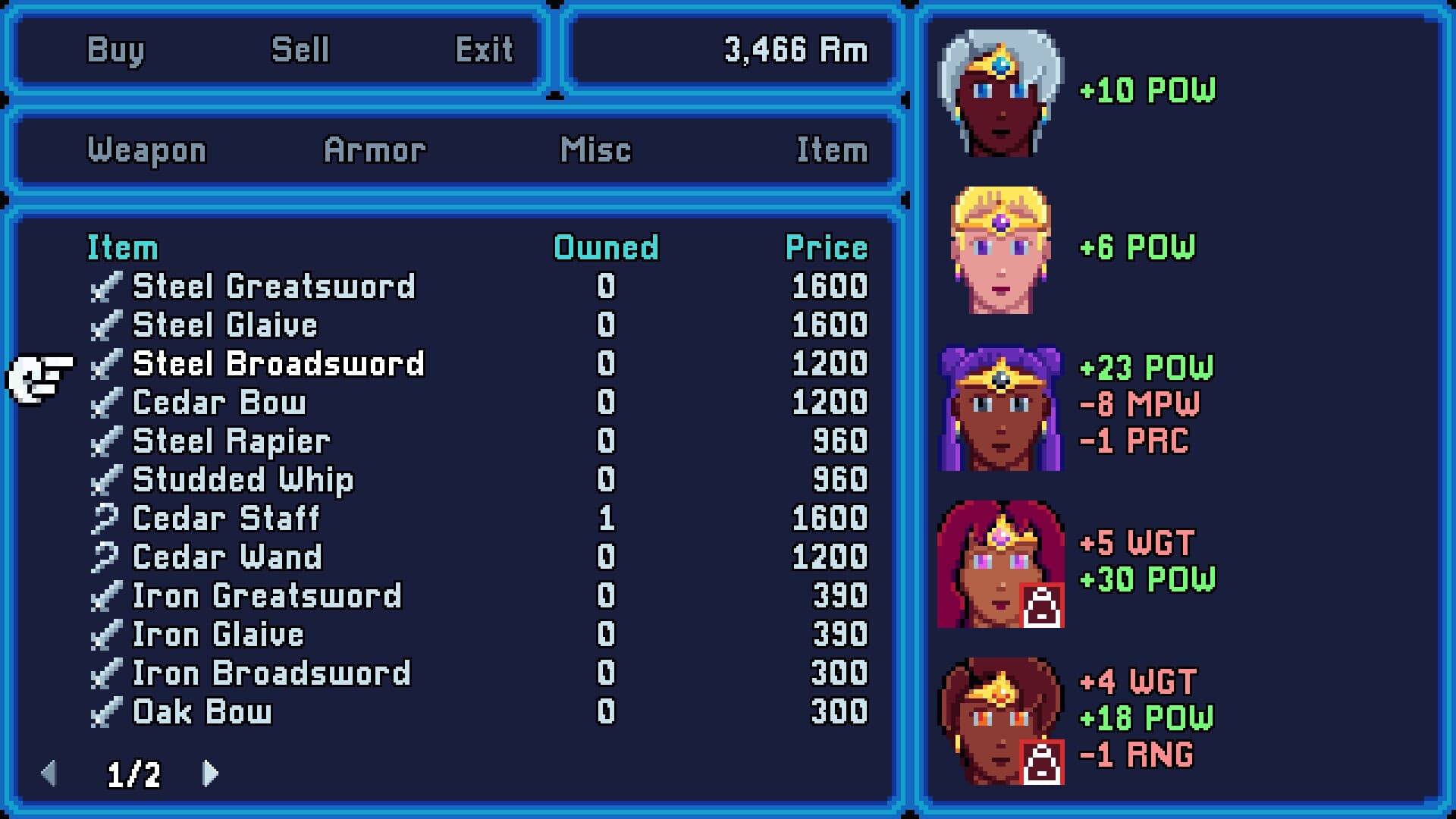1456x819 pixels.
Task: Open the Sell menu
Action: [x=299, y=49]
